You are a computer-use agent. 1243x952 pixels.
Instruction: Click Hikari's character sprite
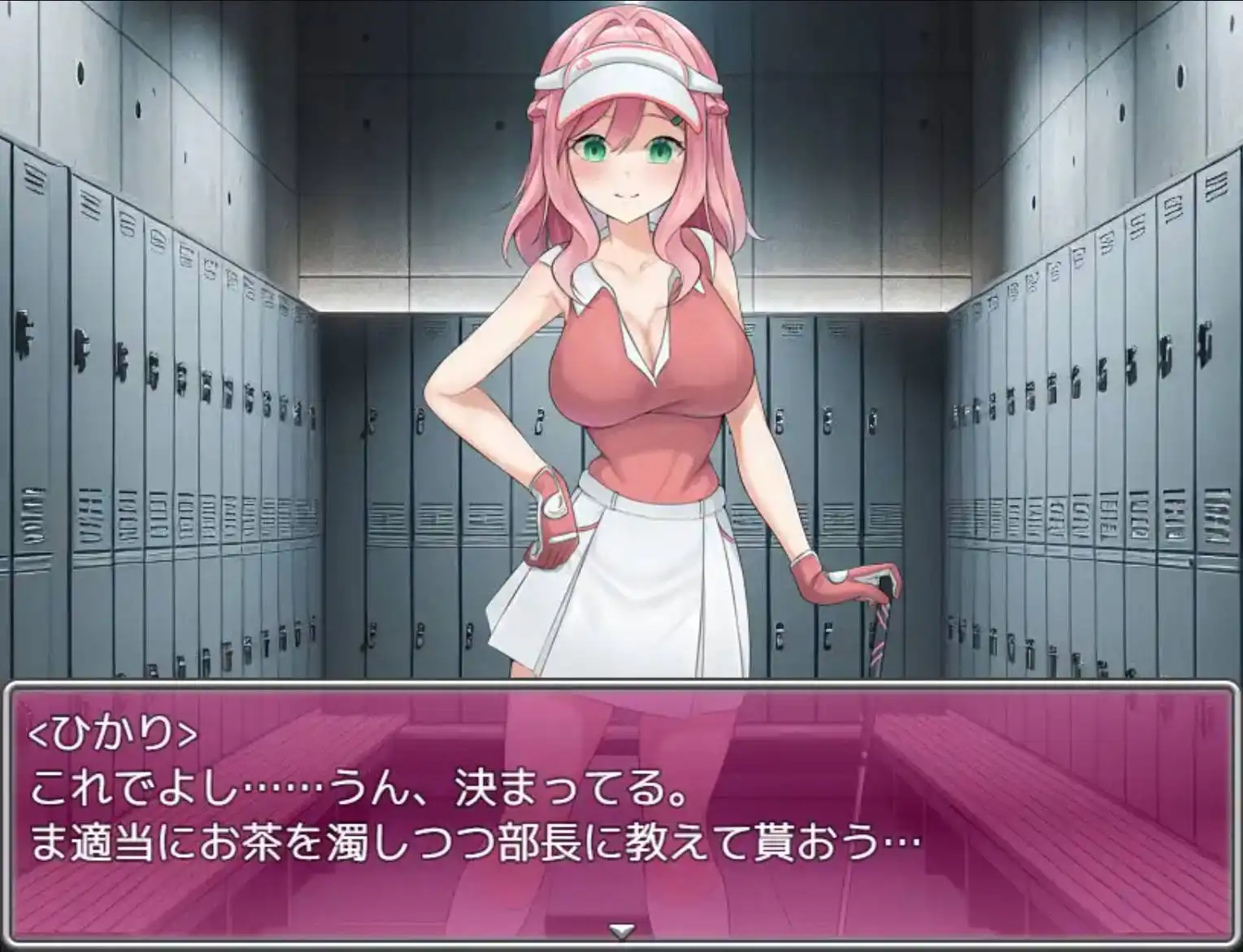tap(634, 366)
